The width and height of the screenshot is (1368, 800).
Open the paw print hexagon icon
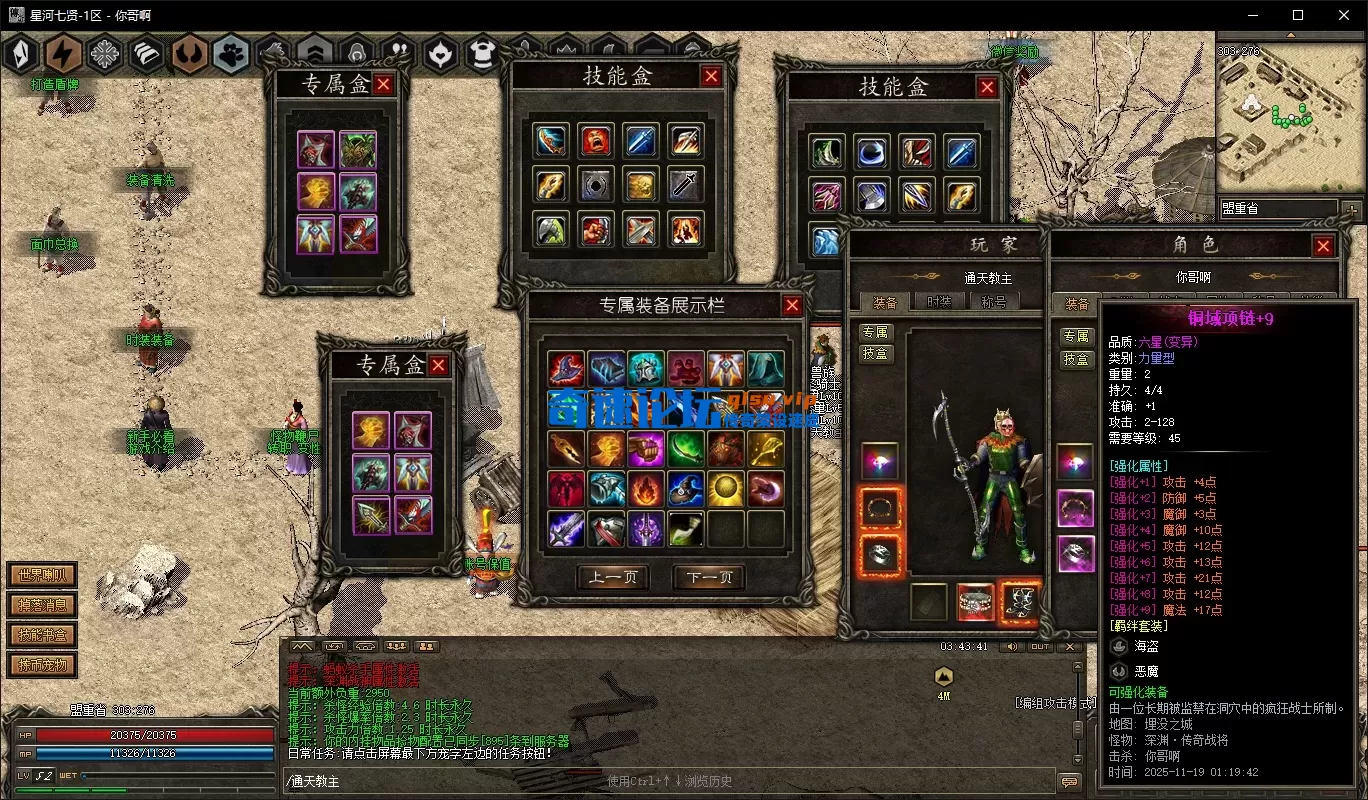(x=231, y=54)
